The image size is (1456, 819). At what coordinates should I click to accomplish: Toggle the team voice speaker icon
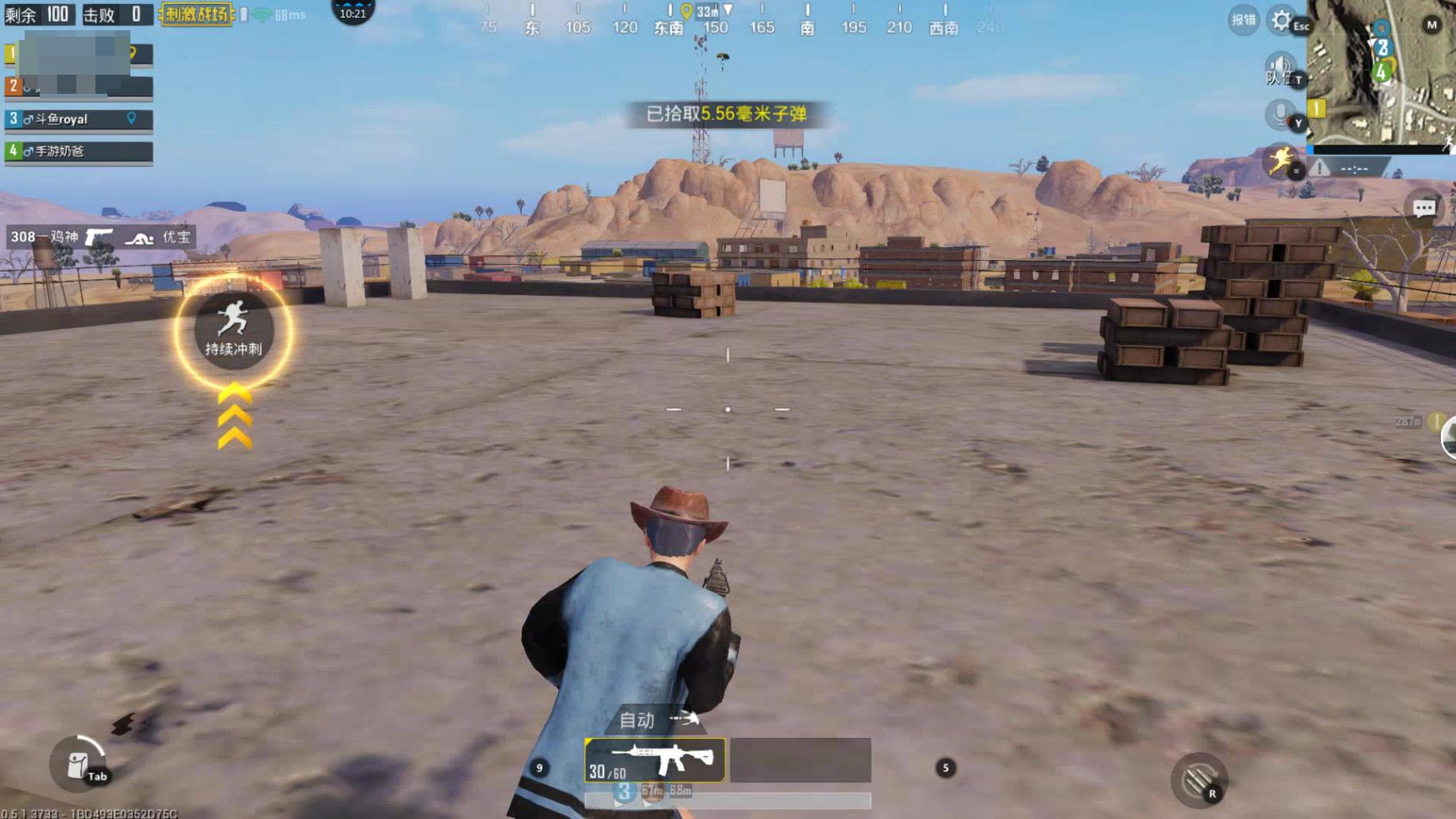click(1279, 69)
